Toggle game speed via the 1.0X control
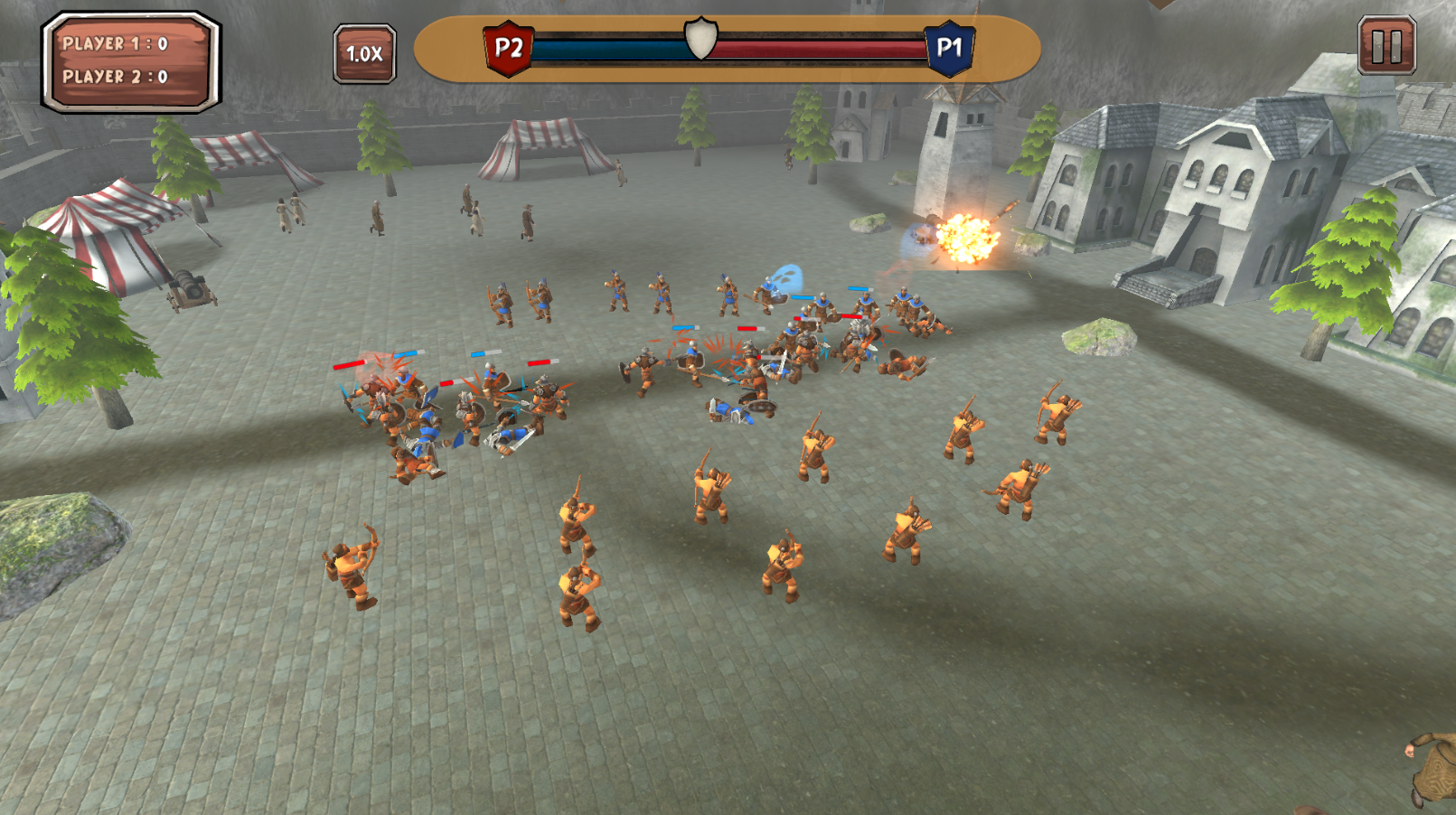The width and height of the screenshot is (1456, 815). pyautogui.click(x=364, y=54)
